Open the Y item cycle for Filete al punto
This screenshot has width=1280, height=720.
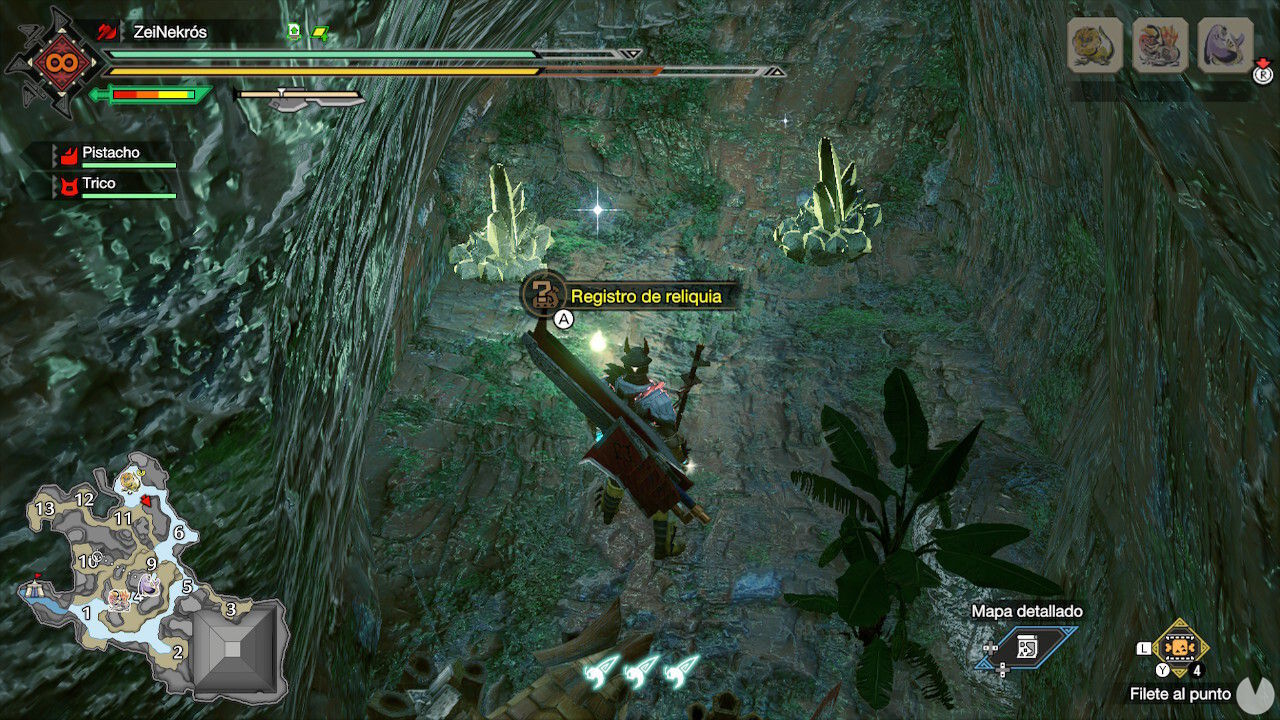(1162, 669)
